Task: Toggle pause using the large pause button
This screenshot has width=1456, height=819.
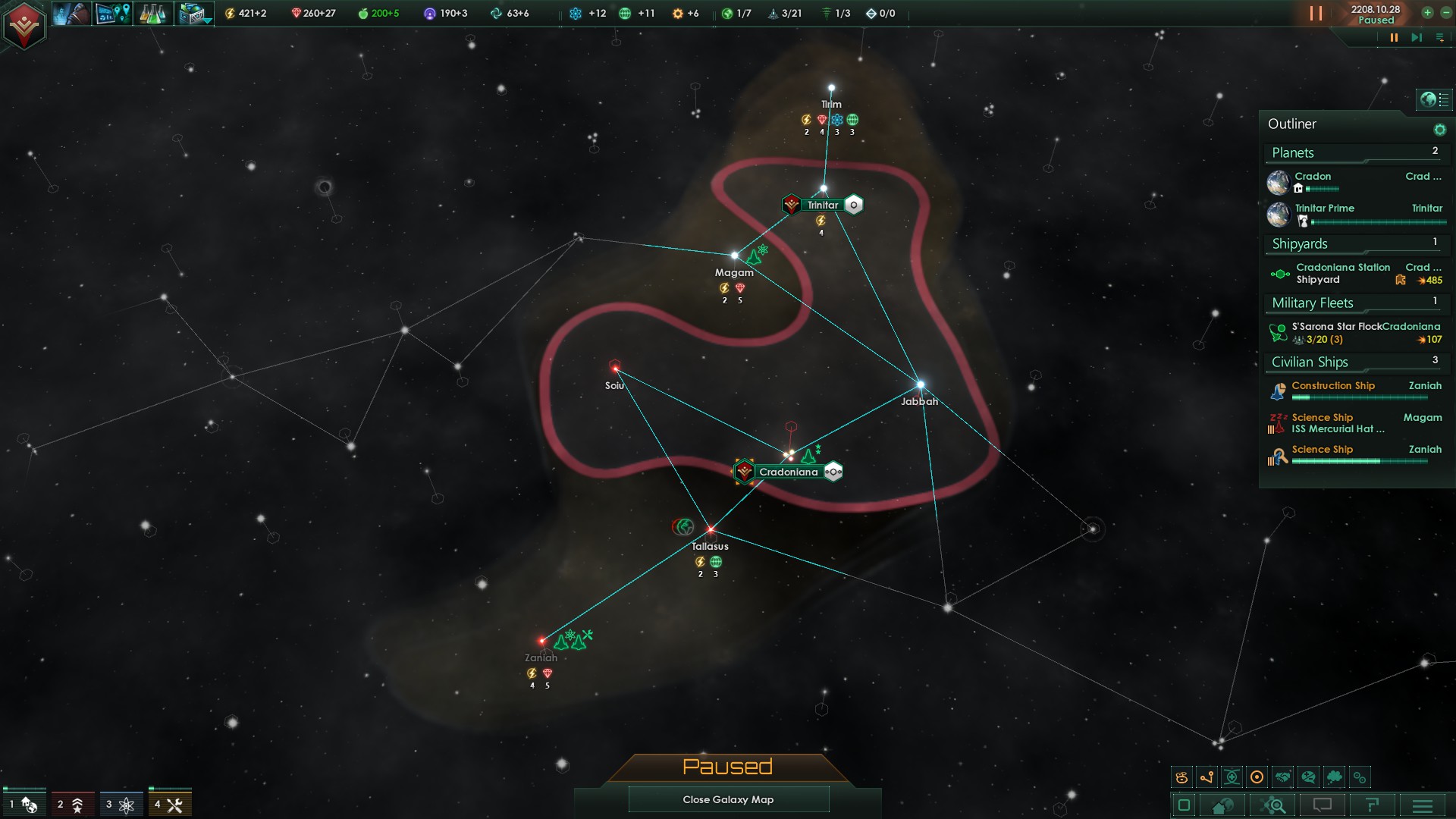Action: pyautogui.click(x=1316, y=14)
